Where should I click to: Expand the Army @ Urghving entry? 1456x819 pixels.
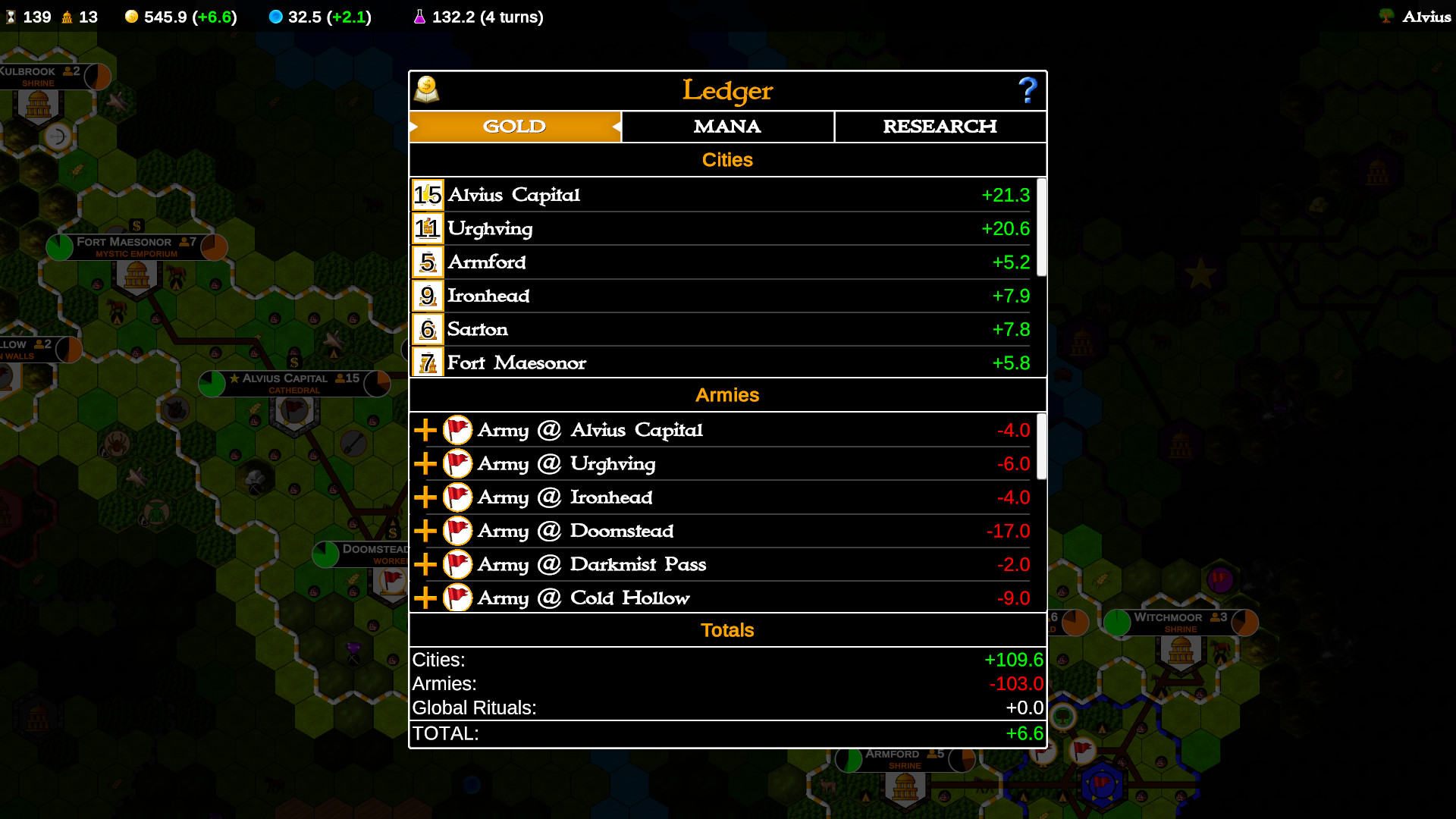pyautogui.click(x=425, y=463)
